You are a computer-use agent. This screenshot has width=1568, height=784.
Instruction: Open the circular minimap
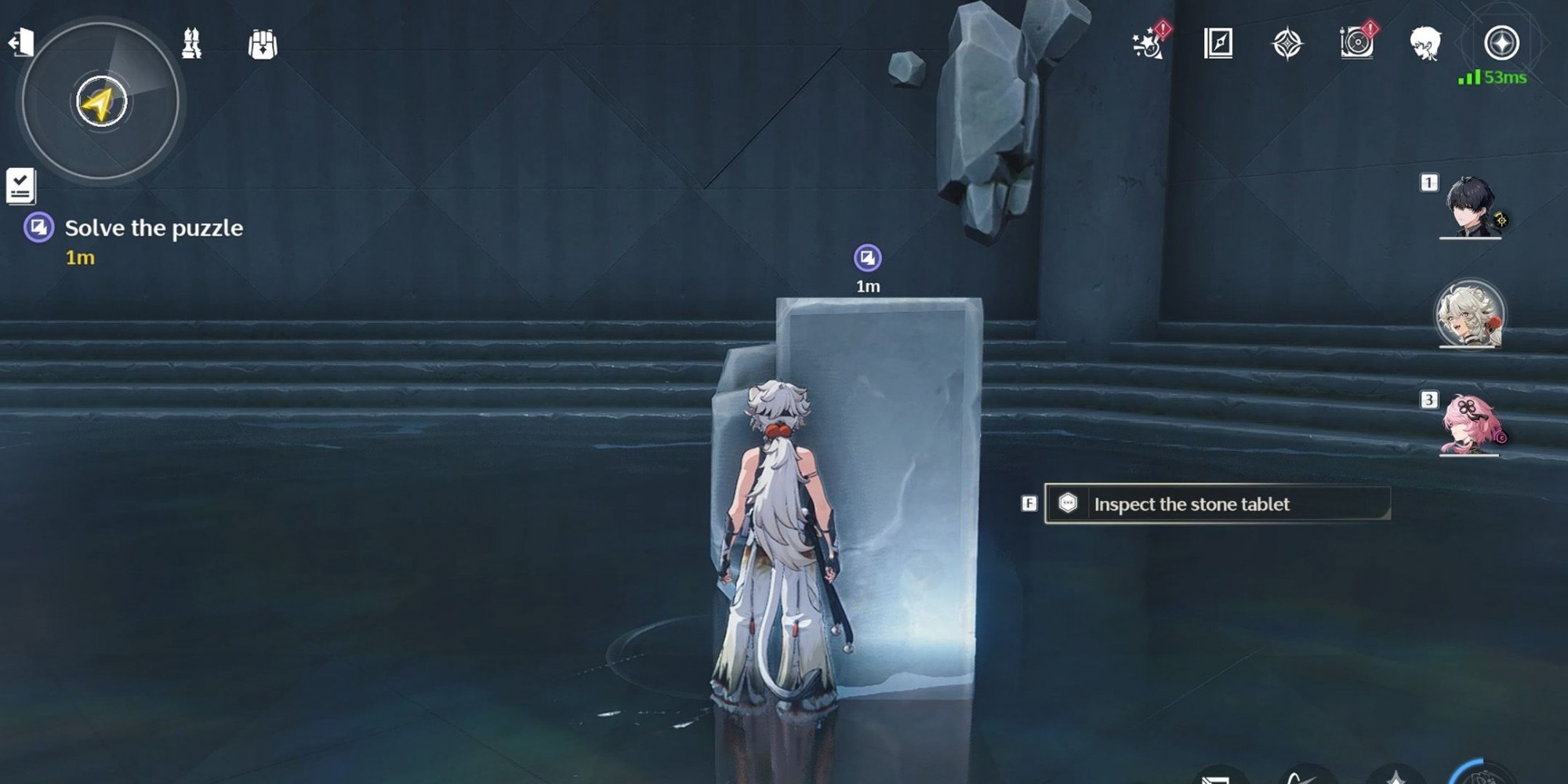coord(100,101)
